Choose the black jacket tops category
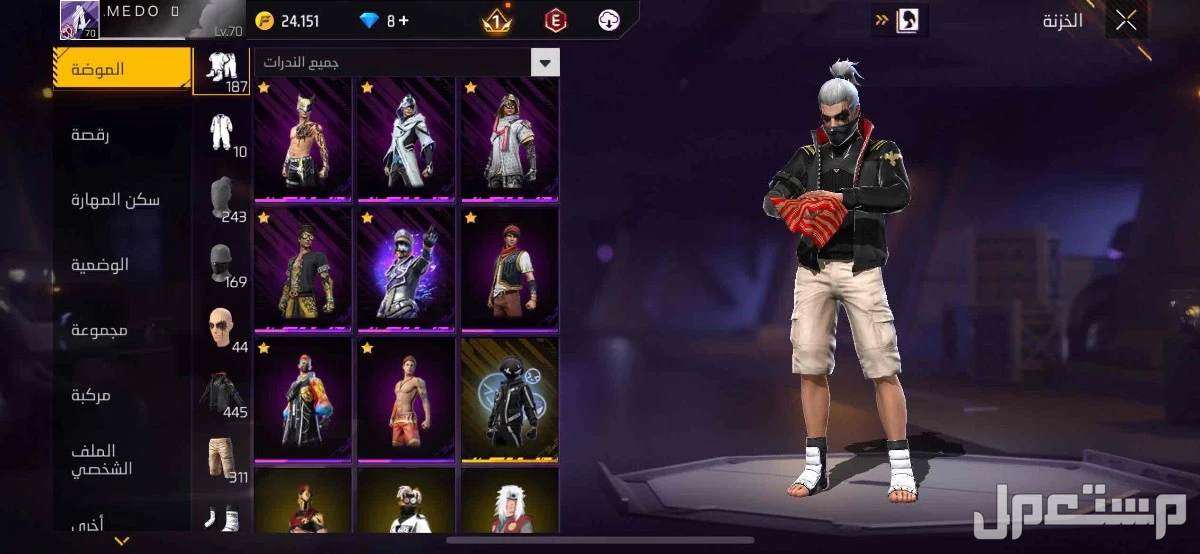Image resolution: width=1200 pixels, height=554 pixels. click(x=221, y=393)
